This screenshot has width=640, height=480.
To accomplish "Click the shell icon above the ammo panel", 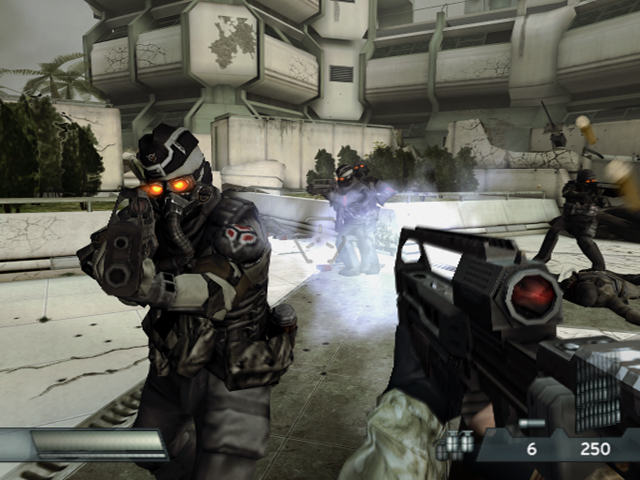I will point(531,424).
